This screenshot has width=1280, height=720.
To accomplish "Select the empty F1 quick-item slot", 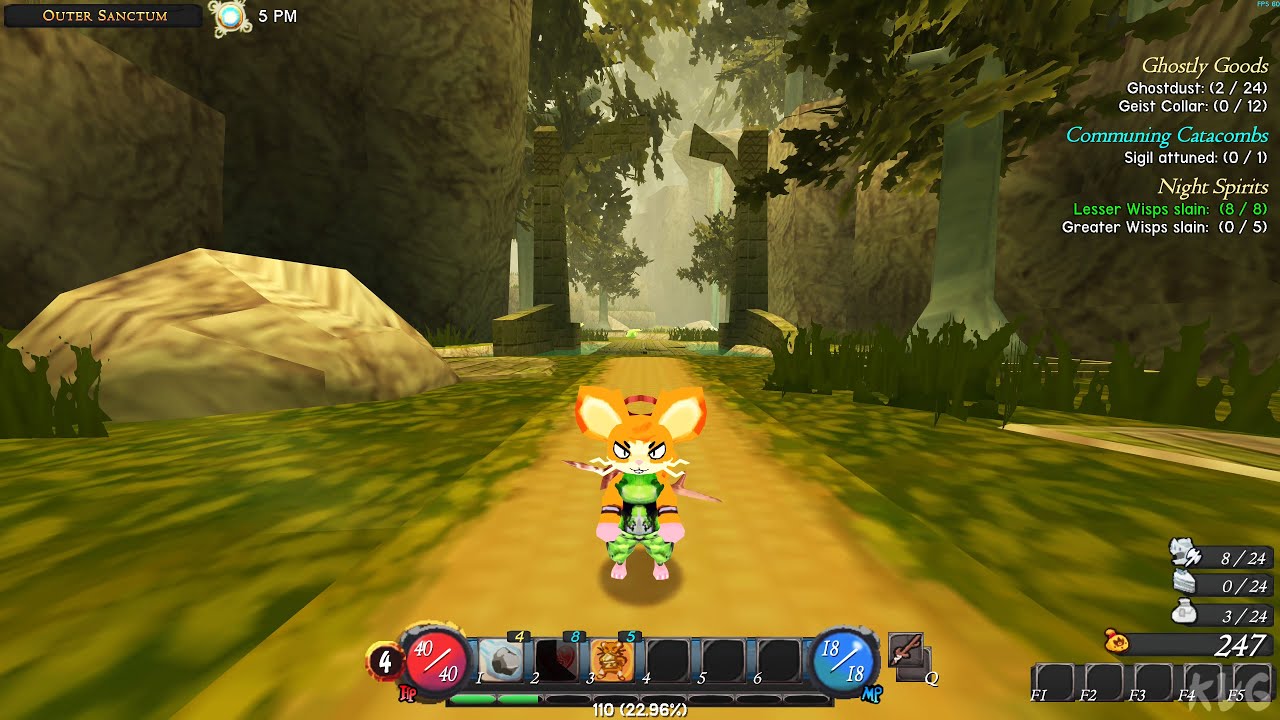I will click(x=1054, y=681).
